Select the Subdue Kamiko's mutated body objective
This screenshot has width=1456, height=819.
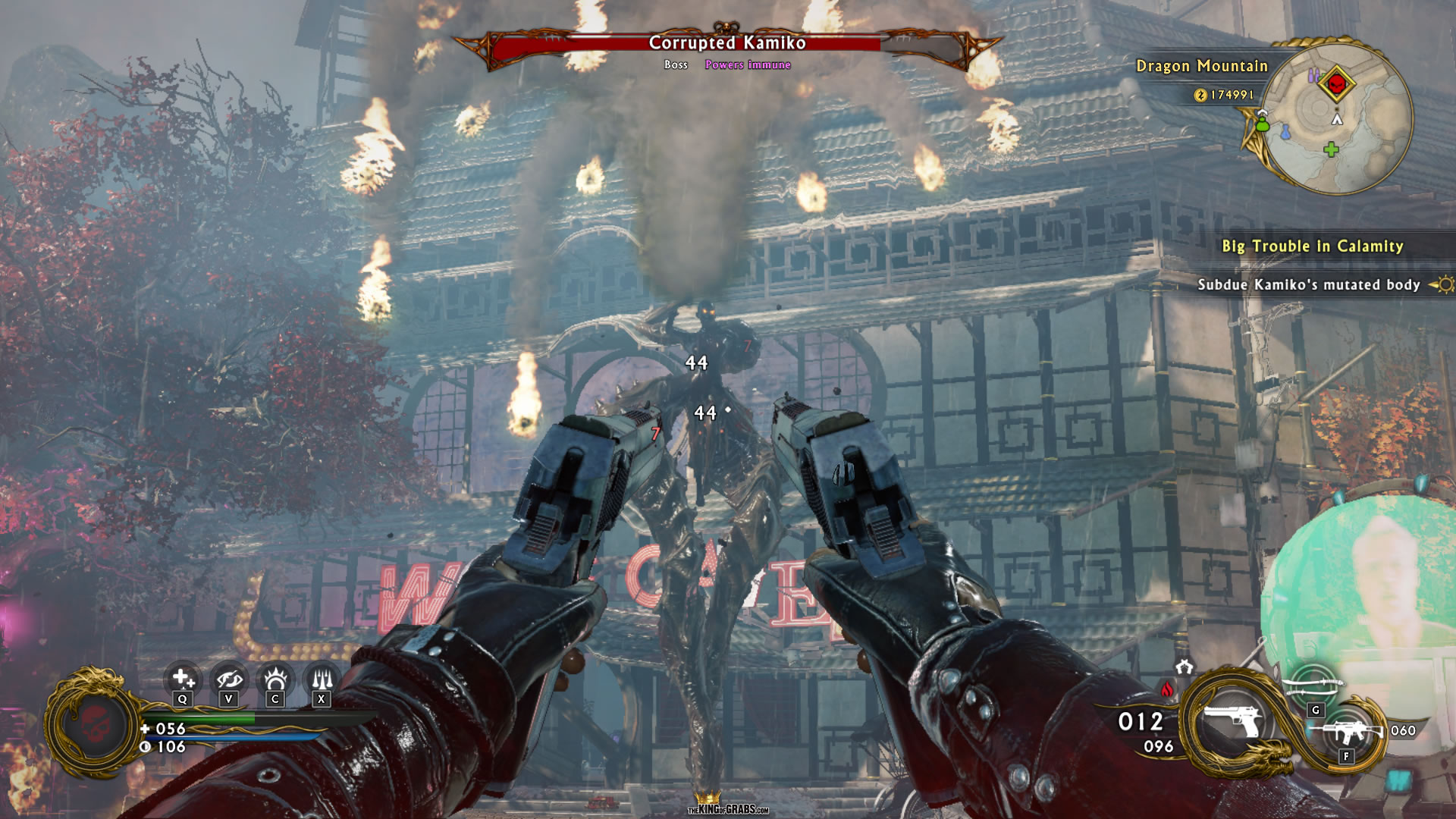click(x=1308, y=285)
